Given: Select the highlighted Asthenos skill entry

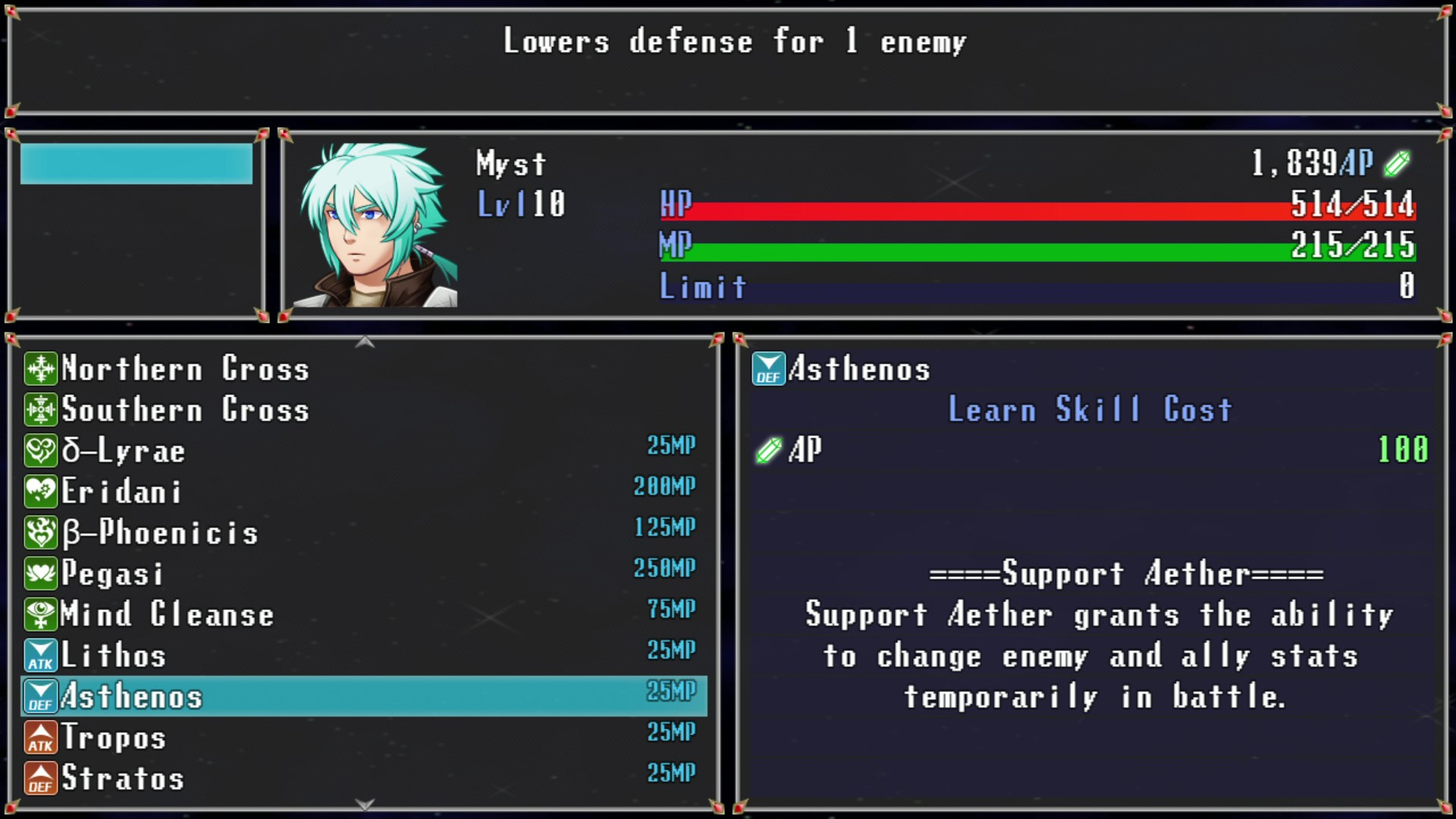Looking at the screenshot, I should click(x=303, y=695).
